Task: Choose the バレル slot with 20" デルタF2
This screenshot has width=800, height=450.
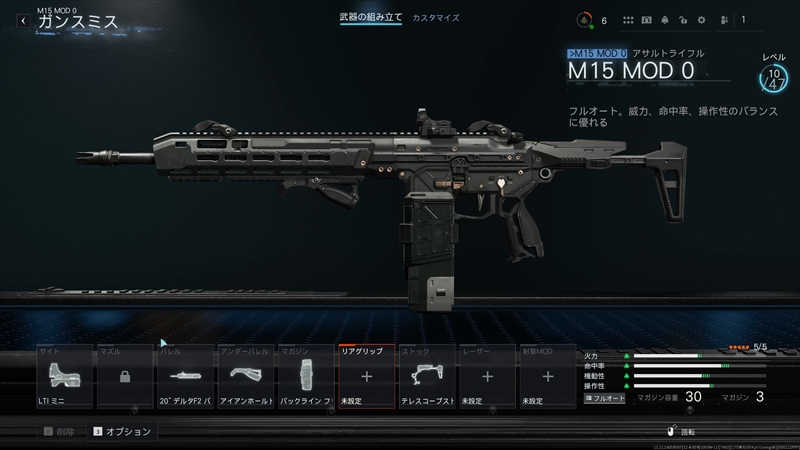Action: (x=185, y=378)
